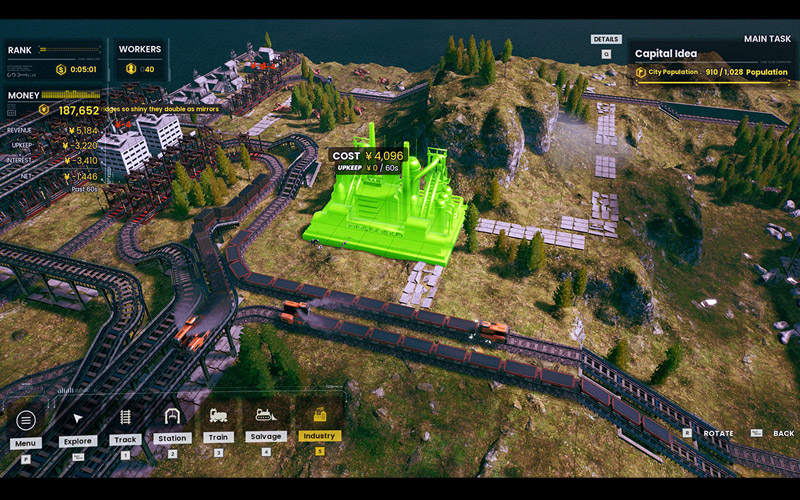Open the Rank panel

pyautogui.click(x=54, y=60)
